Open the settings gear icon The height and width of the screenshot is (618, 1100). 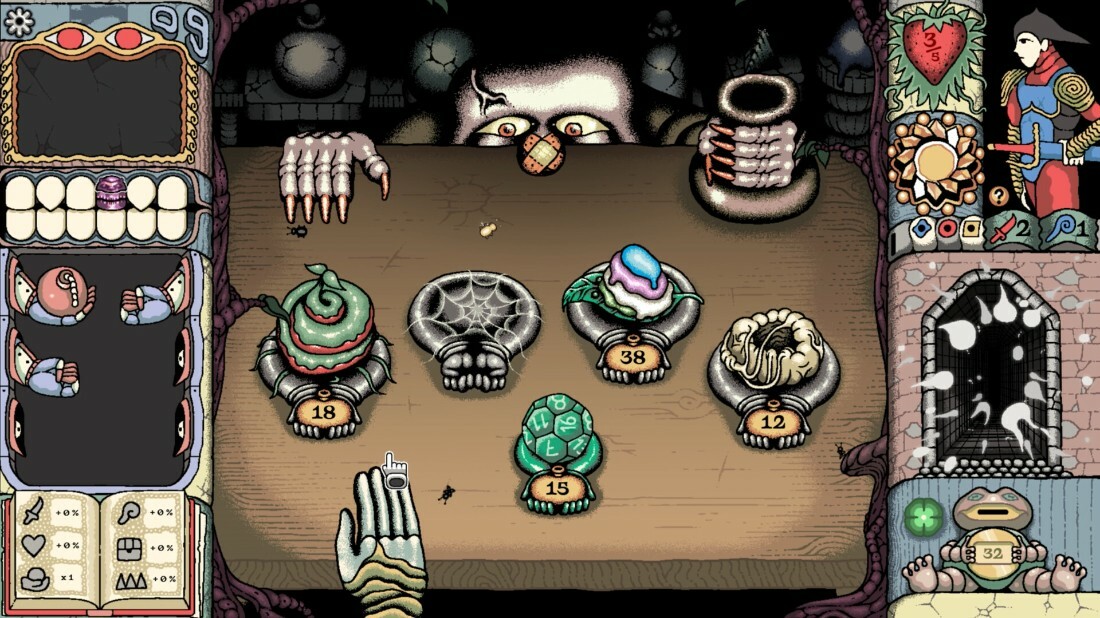[x=19, y=18]
